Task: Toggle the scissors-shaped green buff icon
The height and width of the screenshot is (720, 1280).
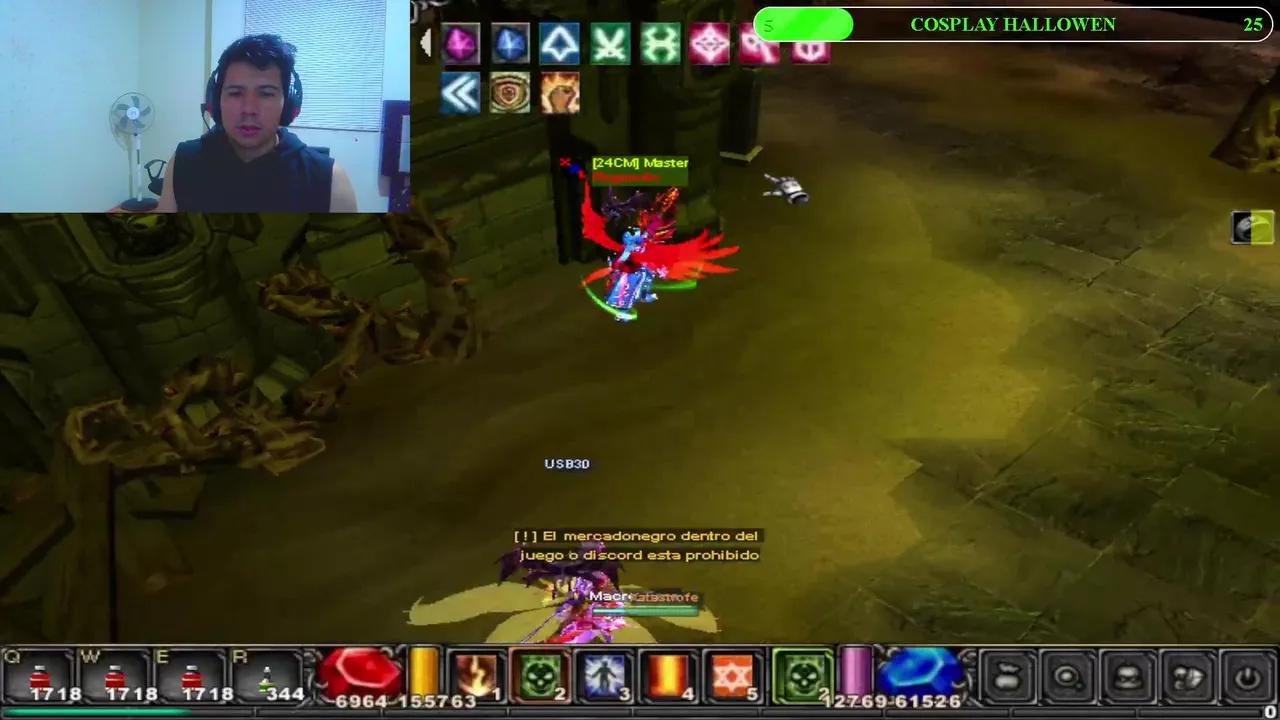Action: (x=610, y=43)
